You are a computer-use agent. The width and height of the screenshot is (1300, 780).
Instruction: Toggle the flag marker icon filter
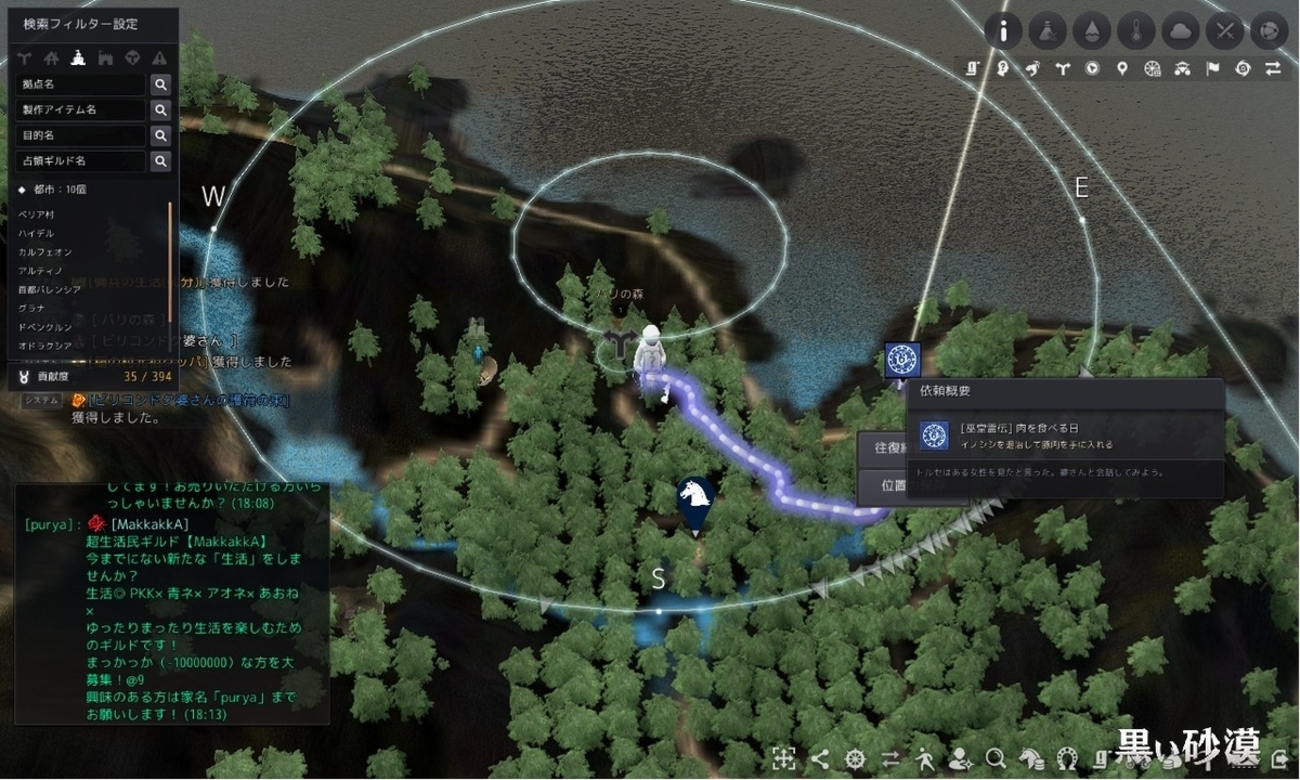coord(1213,68)
